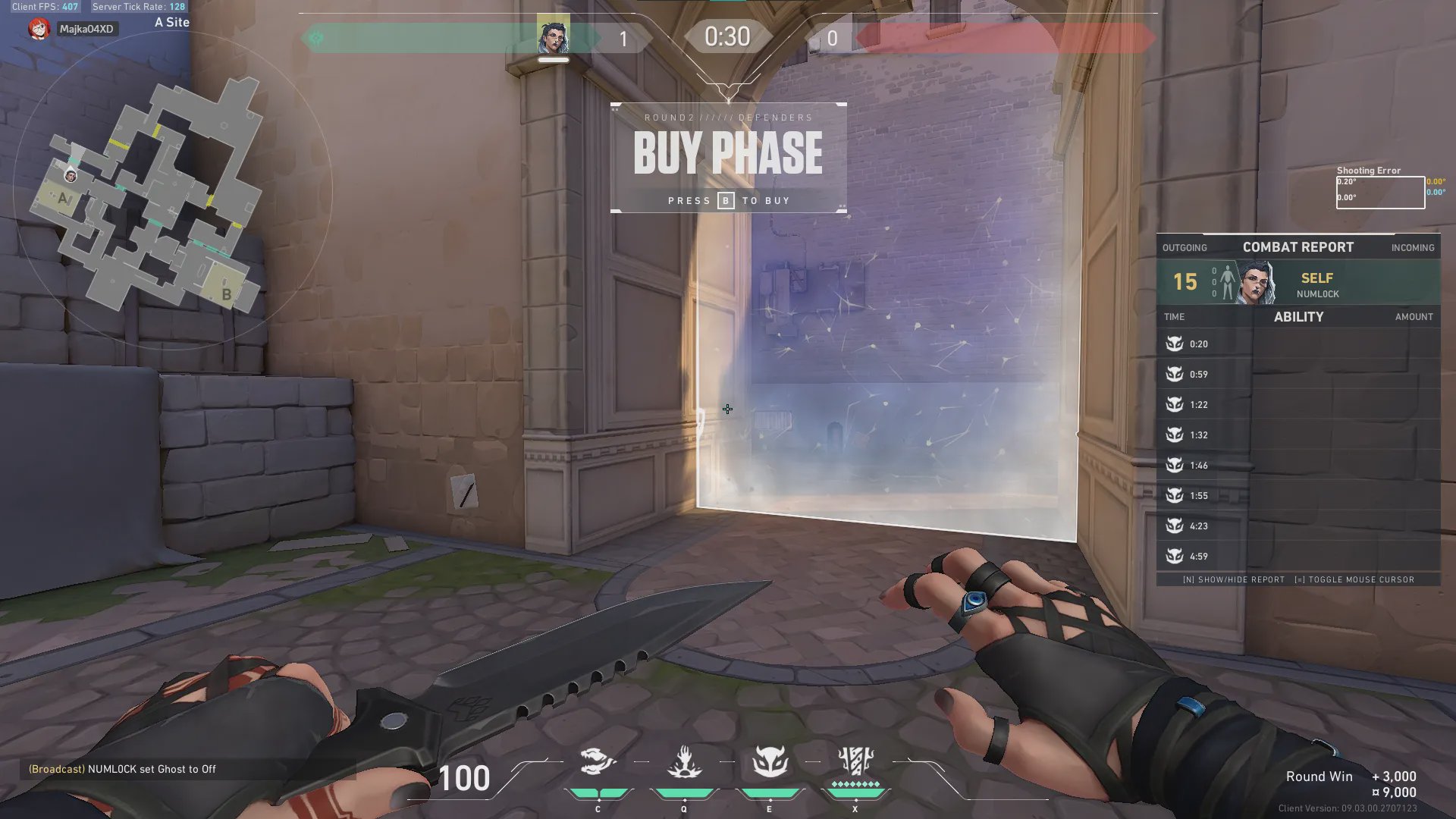Select the 4:23 ability row
This screenshot has width=1456, height=819.
(1298, 526)
